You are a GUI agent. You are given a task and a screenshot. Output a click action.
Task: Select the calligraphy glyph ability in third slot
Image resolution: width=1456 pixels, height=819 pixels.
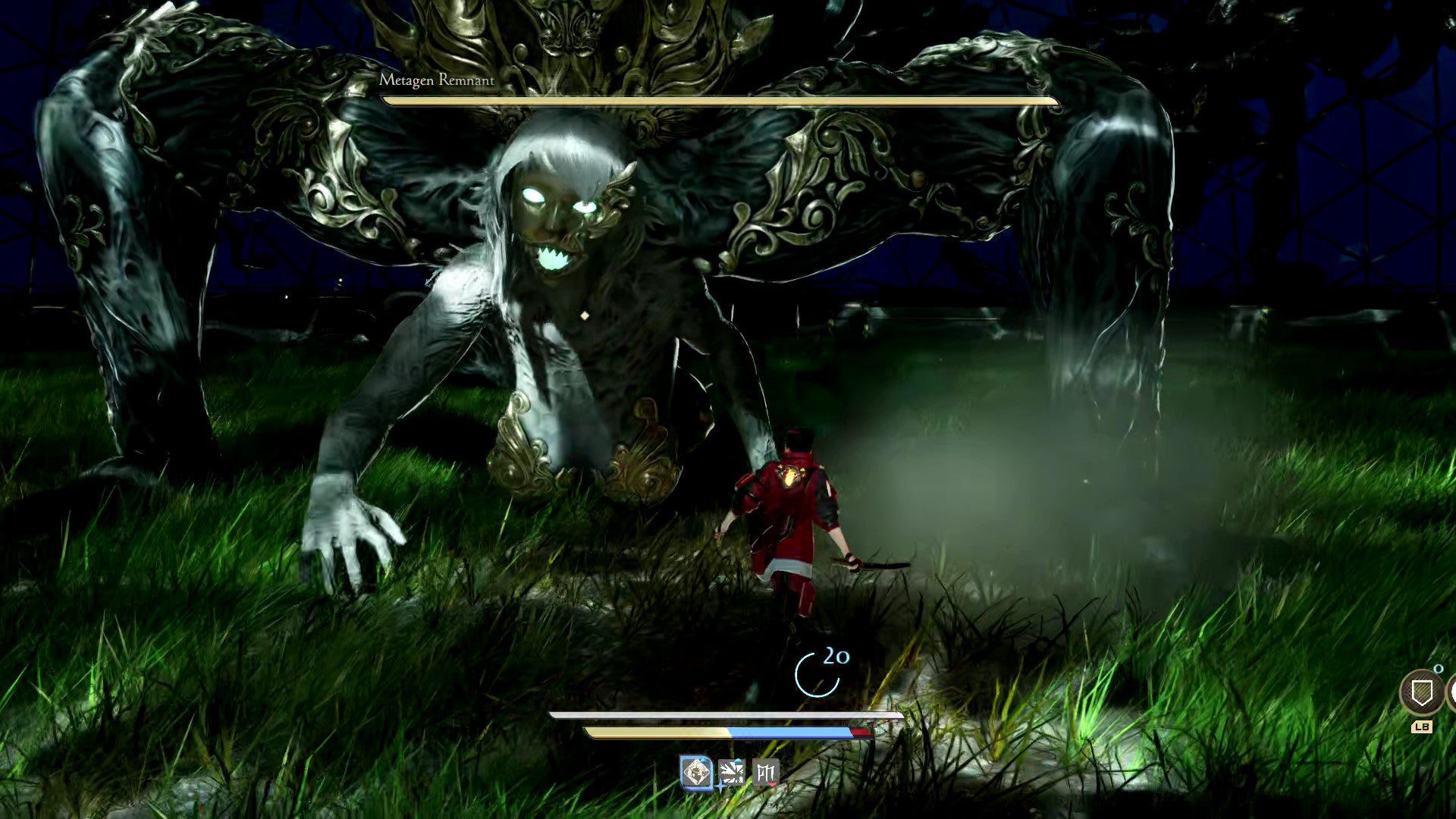(766, 773)
